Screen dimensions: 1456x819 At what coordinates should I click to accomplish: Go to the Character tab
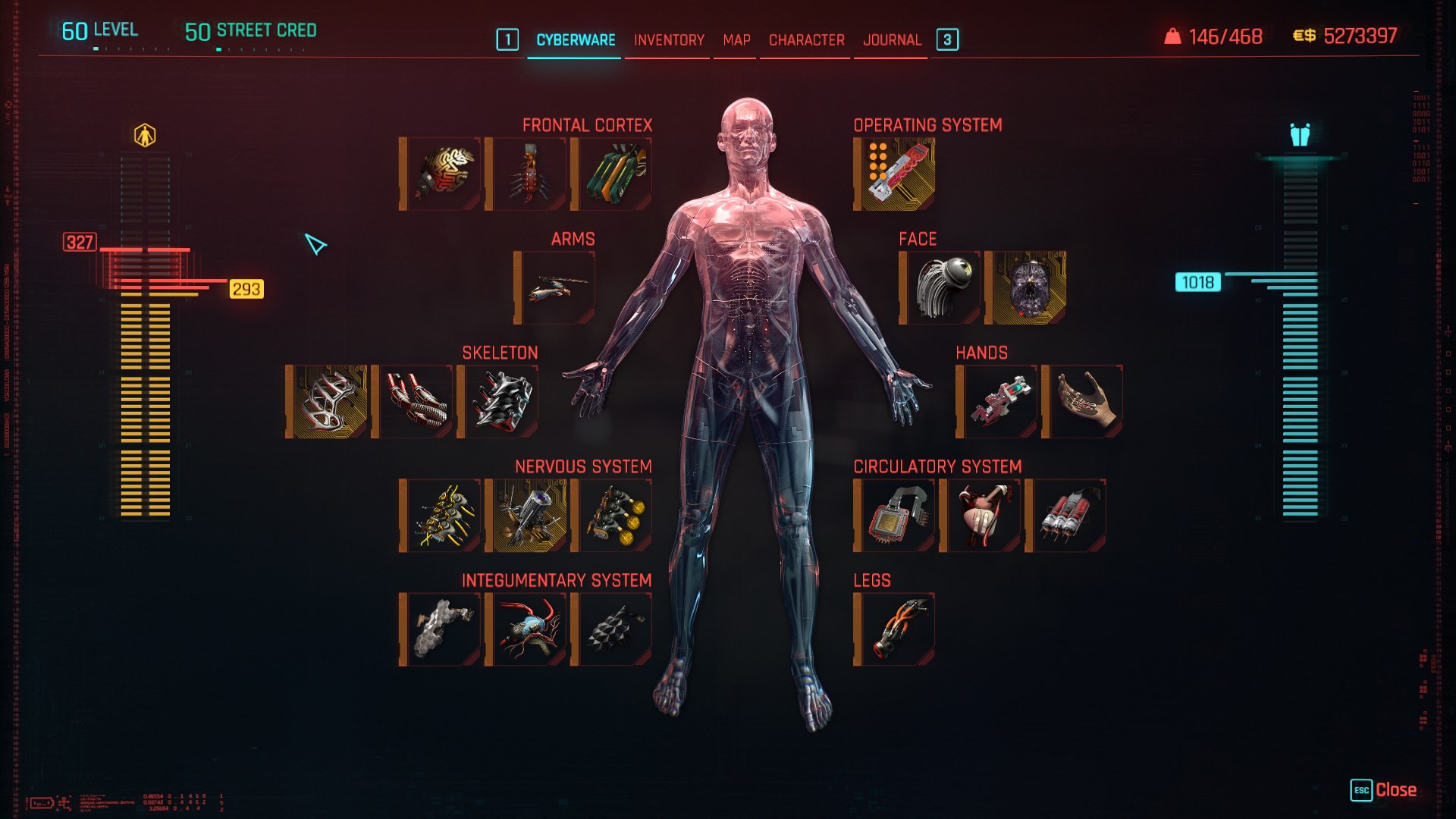806,40
